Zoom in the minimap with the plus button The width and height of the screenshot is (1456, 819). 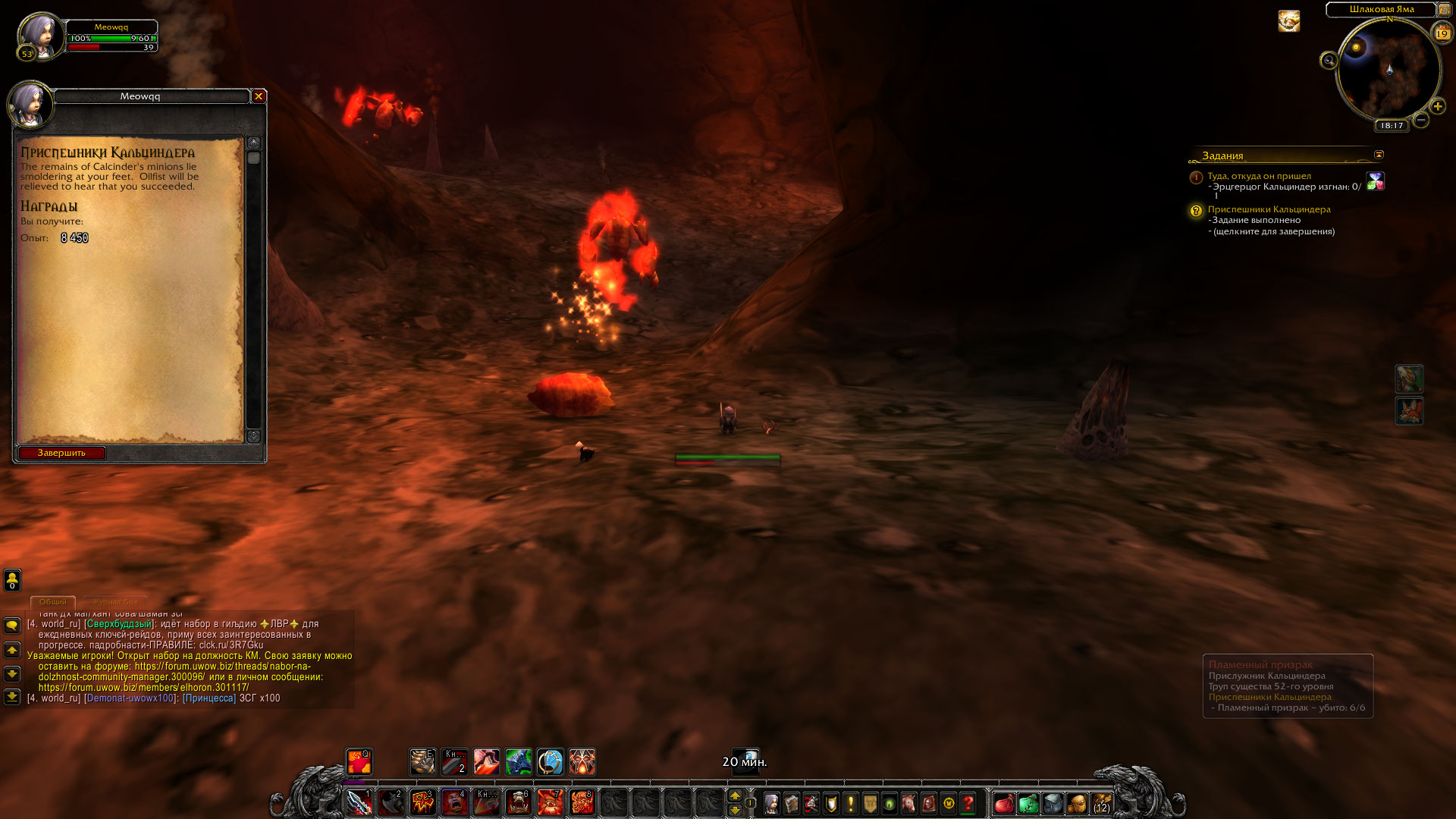(x=1438, y=107)
